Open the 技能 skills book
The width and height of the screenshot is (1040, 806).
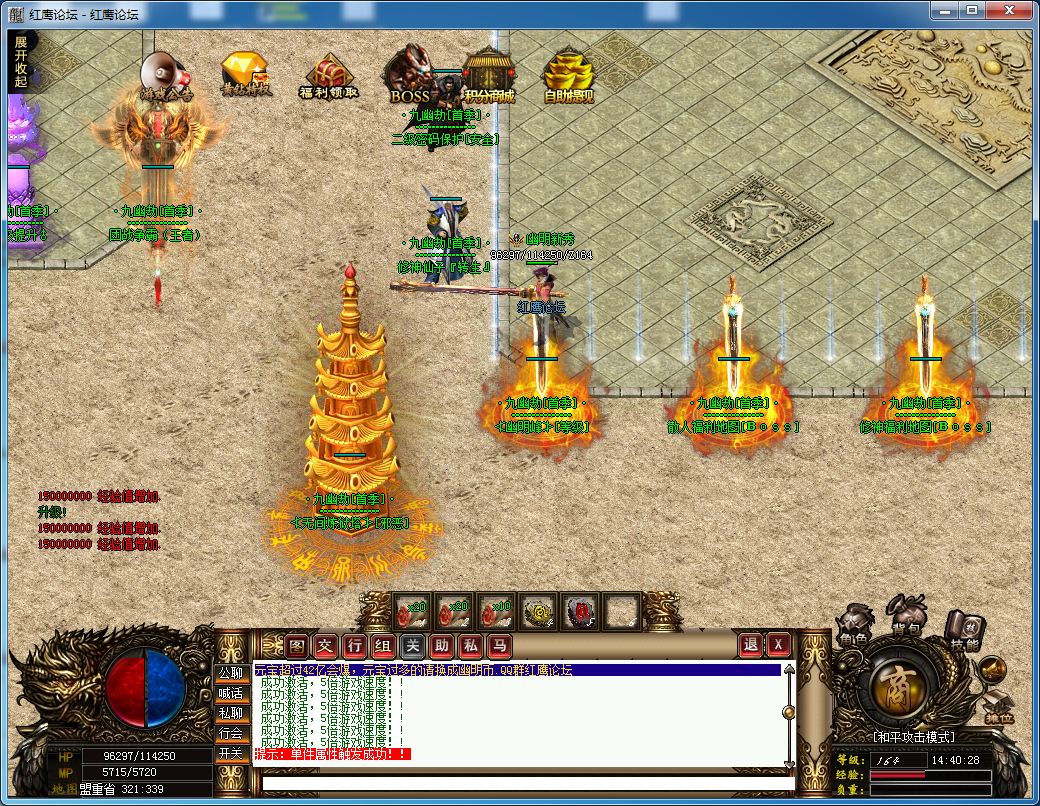964,628
